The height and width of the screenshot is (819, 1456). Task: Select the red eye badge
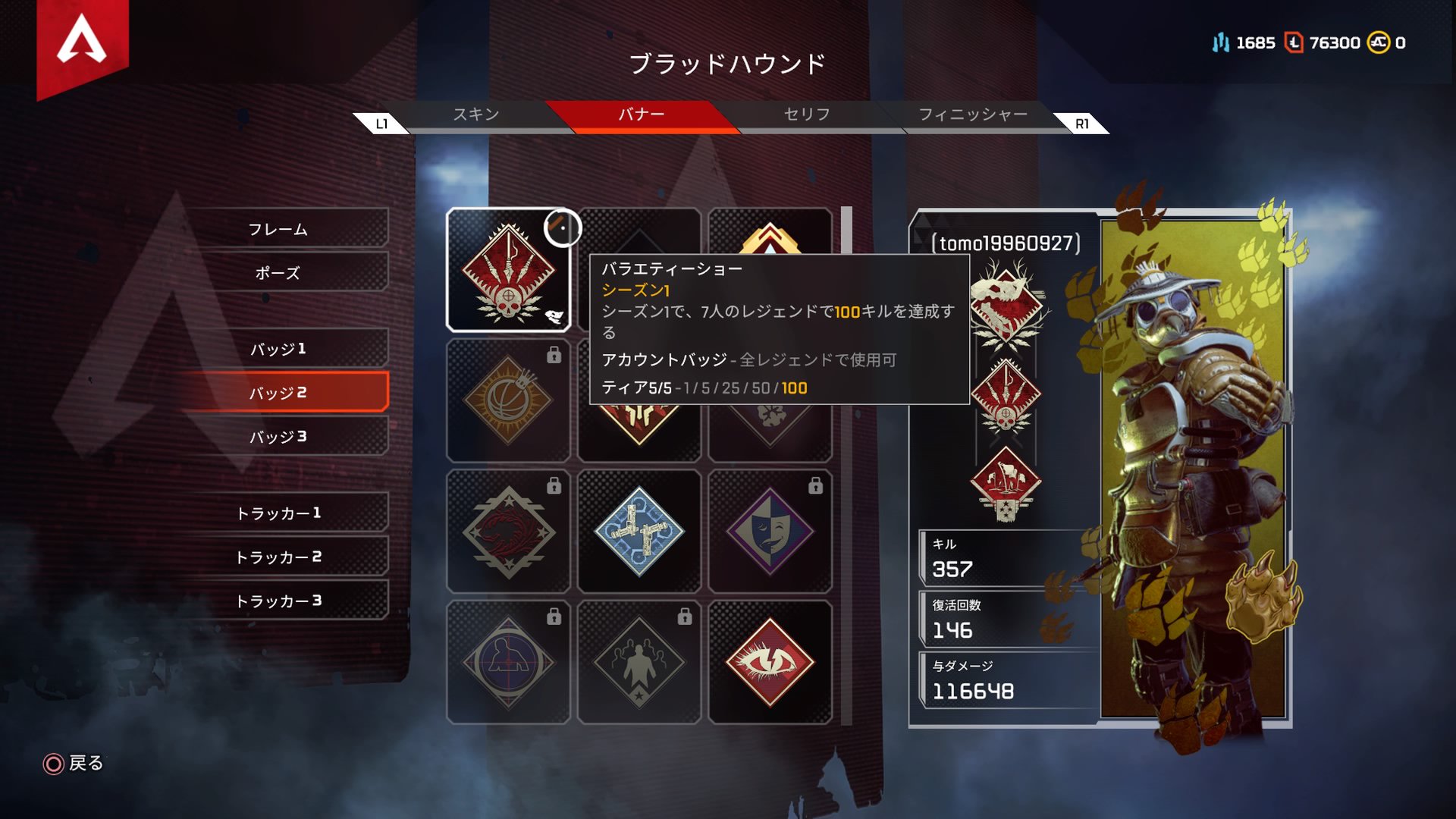click(770, 660)
